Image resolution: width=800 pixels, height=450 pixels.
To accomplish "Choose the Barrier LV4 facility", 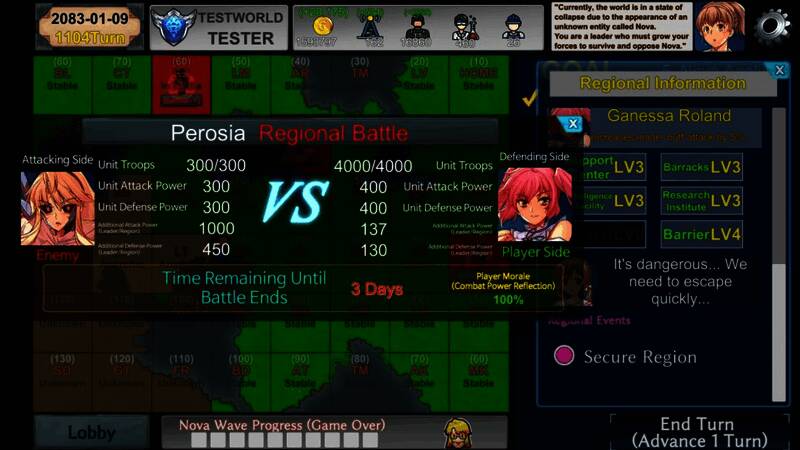I will click(701, 235).
